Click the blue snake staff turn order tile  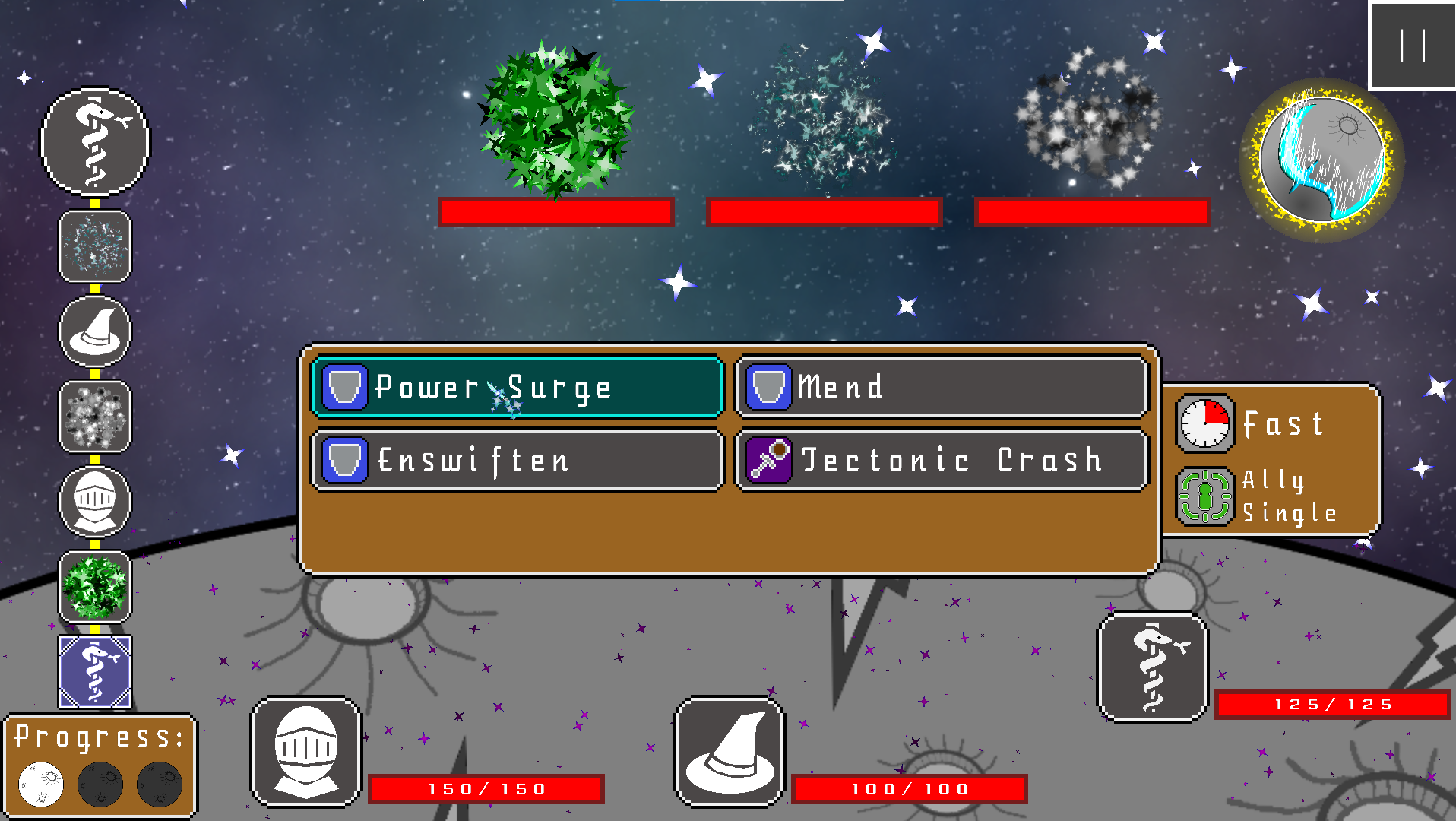pos(95,671)
